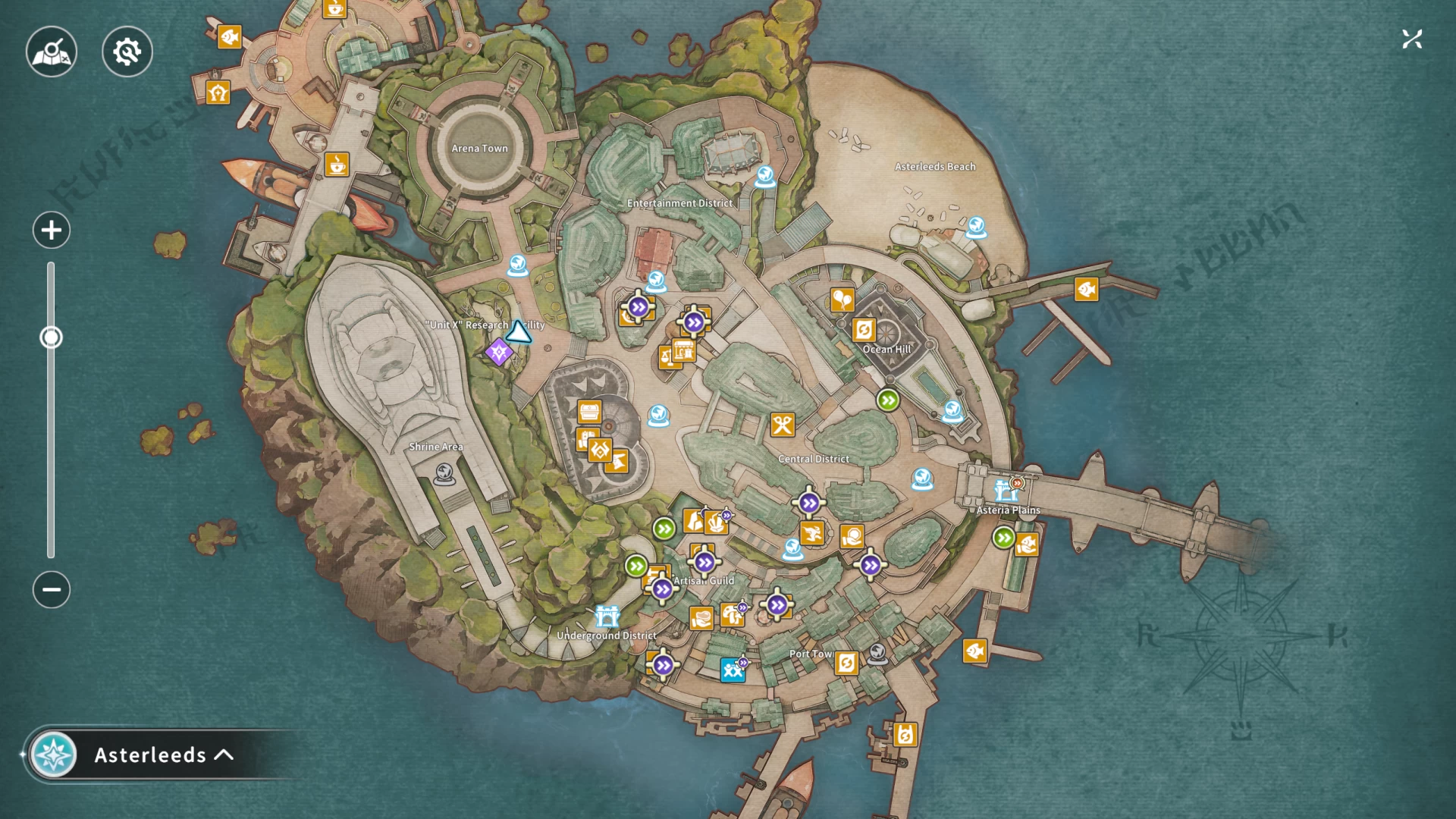The height and width of the screenshot is (819, 1456).
Task: Click the blue square marker in Port Town
Action: tap(732, 670)
